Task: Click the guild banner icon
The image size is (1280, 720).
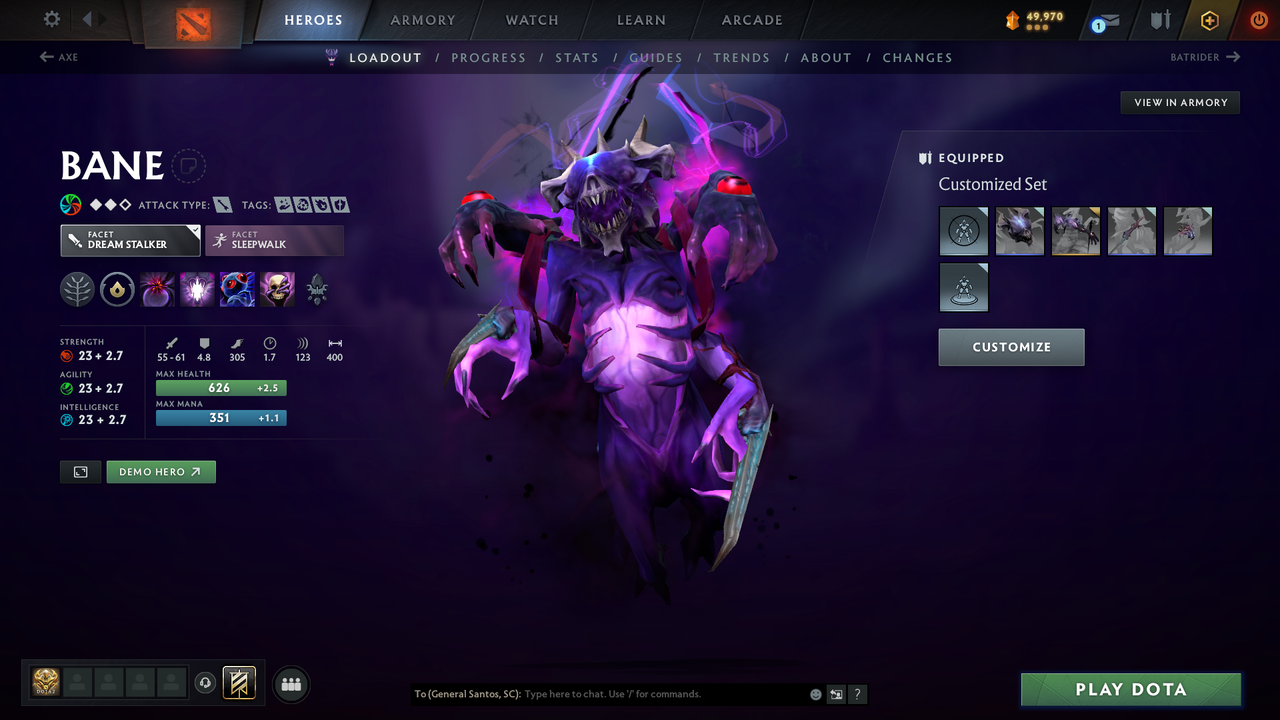Action: coord(238,682)
